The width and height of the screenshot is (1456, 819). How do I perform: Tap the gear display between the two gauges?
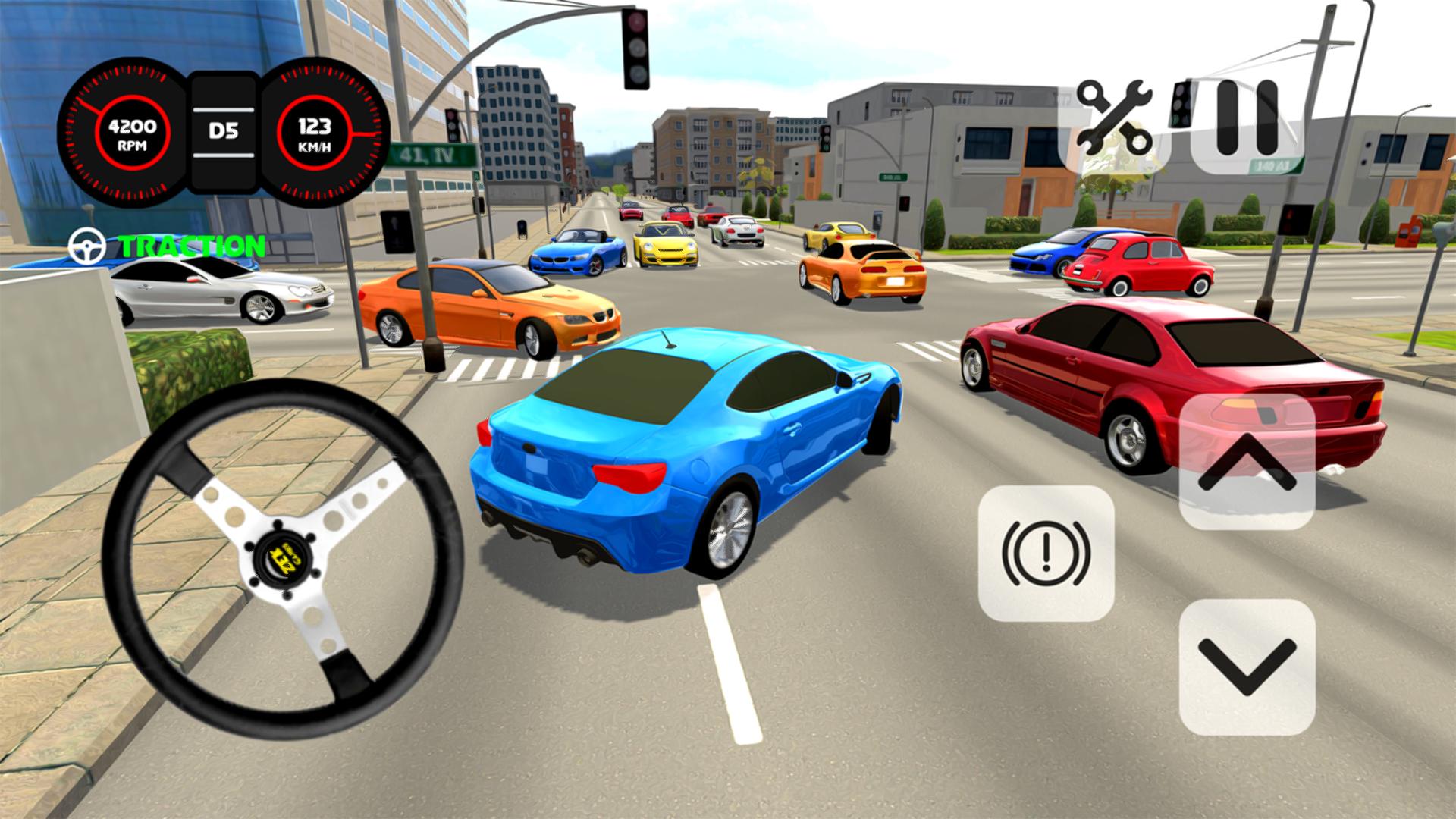223,130
